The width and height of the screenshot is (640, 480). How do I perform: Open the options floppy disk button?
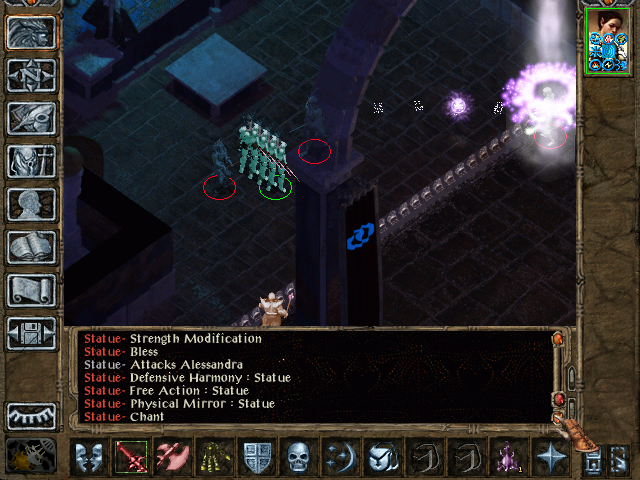tap(31, 333)
